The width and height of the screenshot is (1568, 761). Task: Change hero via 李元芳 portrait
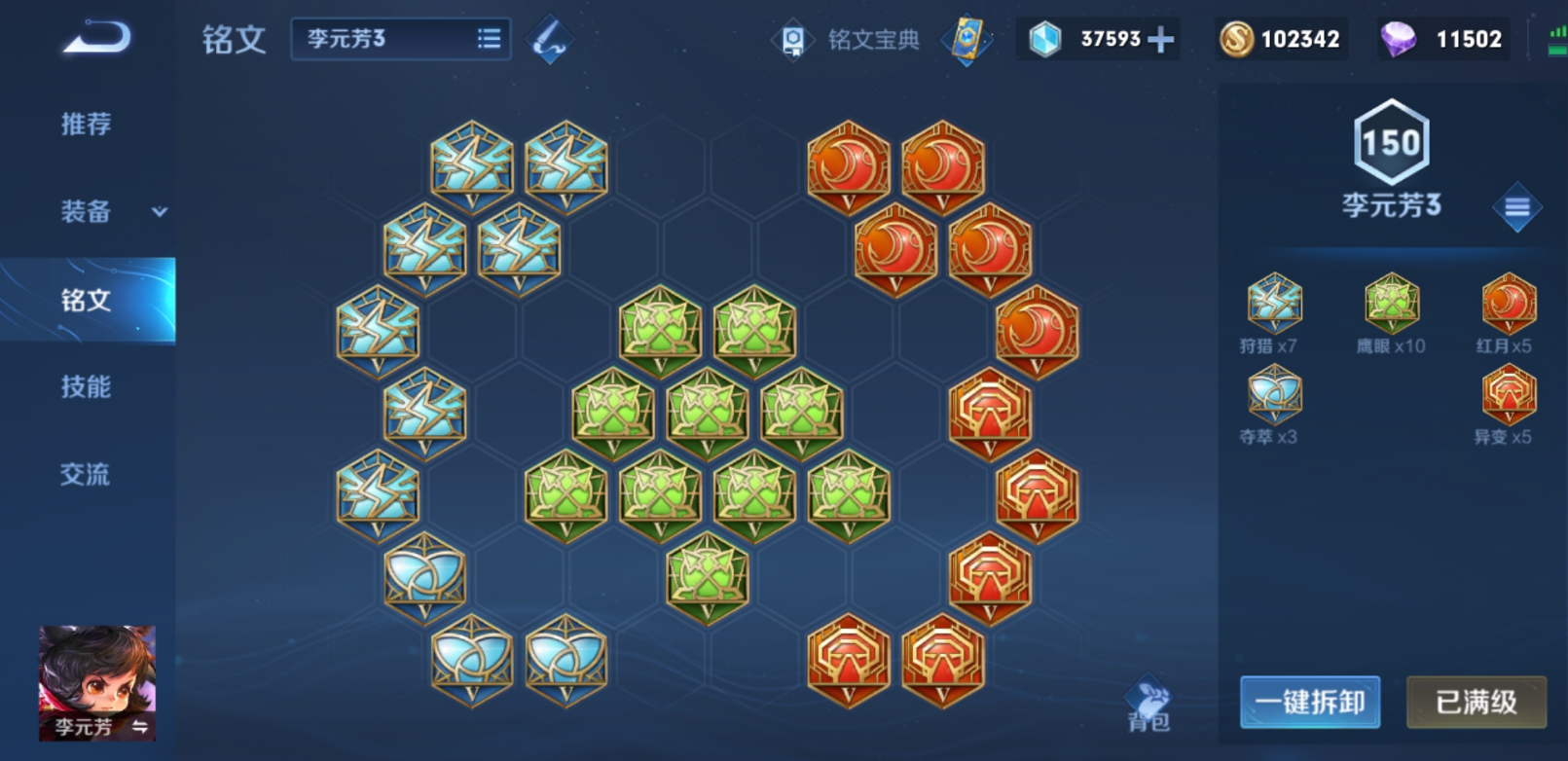point(97,682)
